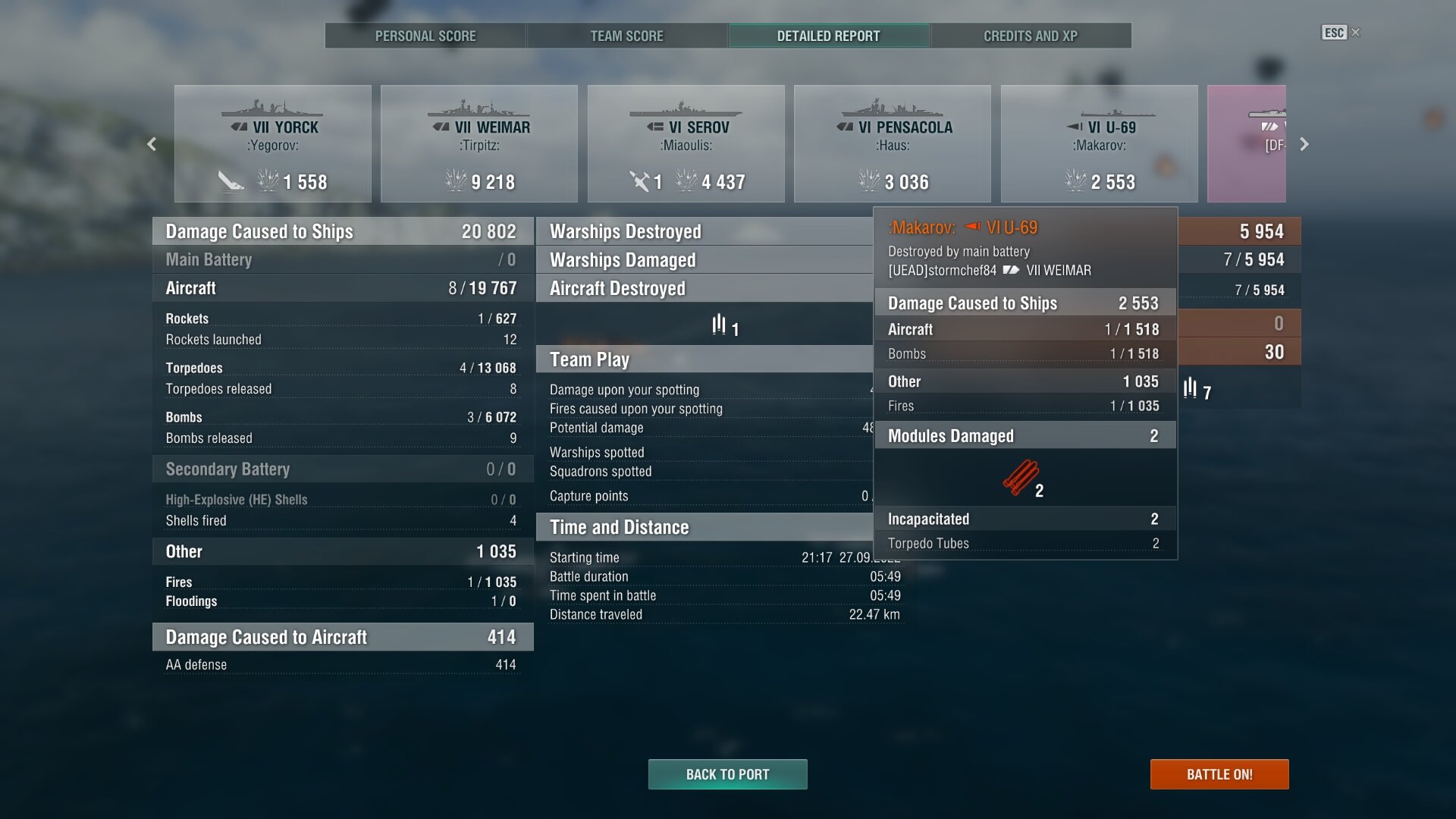Start another match with Battle On!
Screen dimensions: 1456x819
pyautogui.click(x=1219, y=774)
